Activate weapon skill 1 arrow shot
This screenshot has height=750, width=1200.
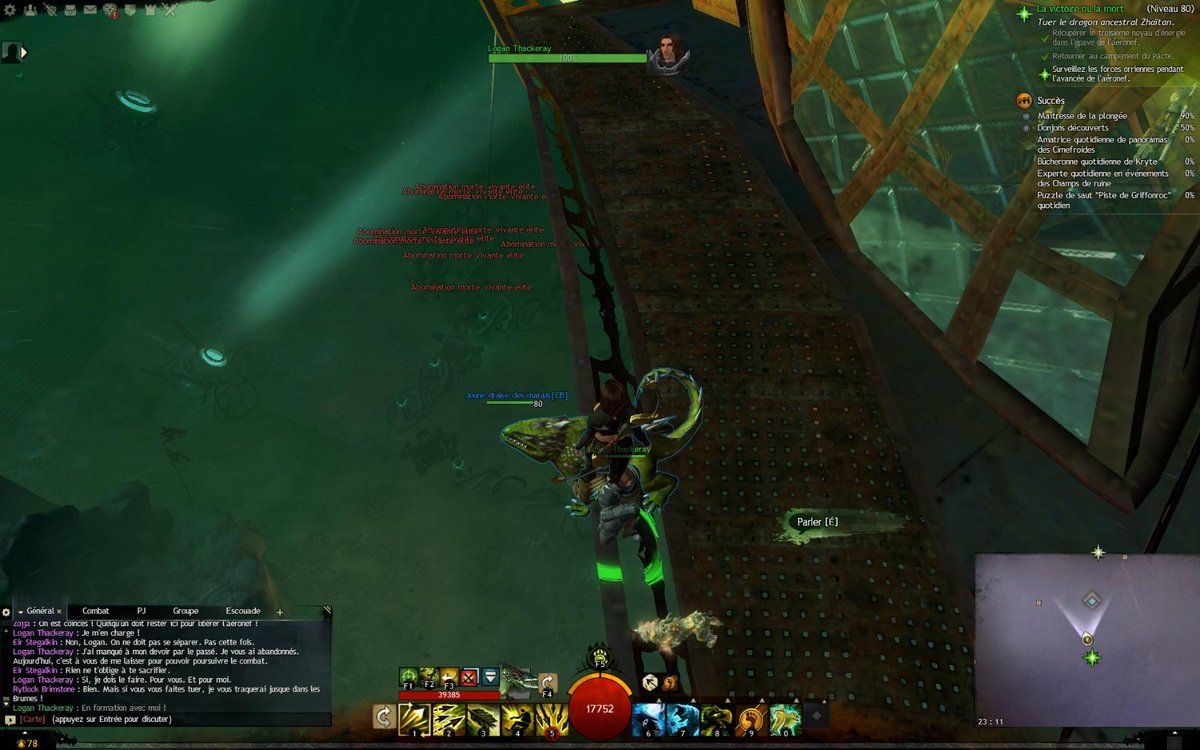(414, 717)
